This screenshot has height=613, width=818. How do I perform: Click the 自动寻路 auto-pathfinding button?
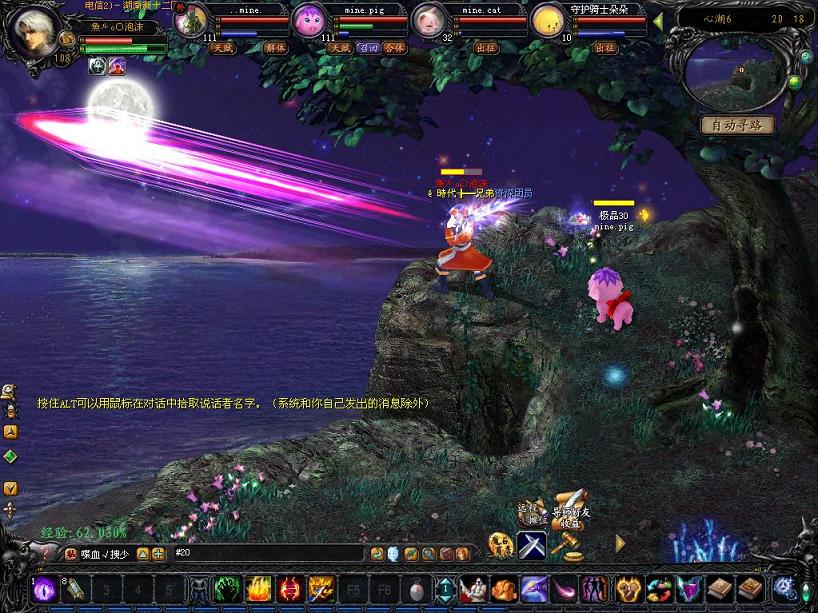point(737,125)
